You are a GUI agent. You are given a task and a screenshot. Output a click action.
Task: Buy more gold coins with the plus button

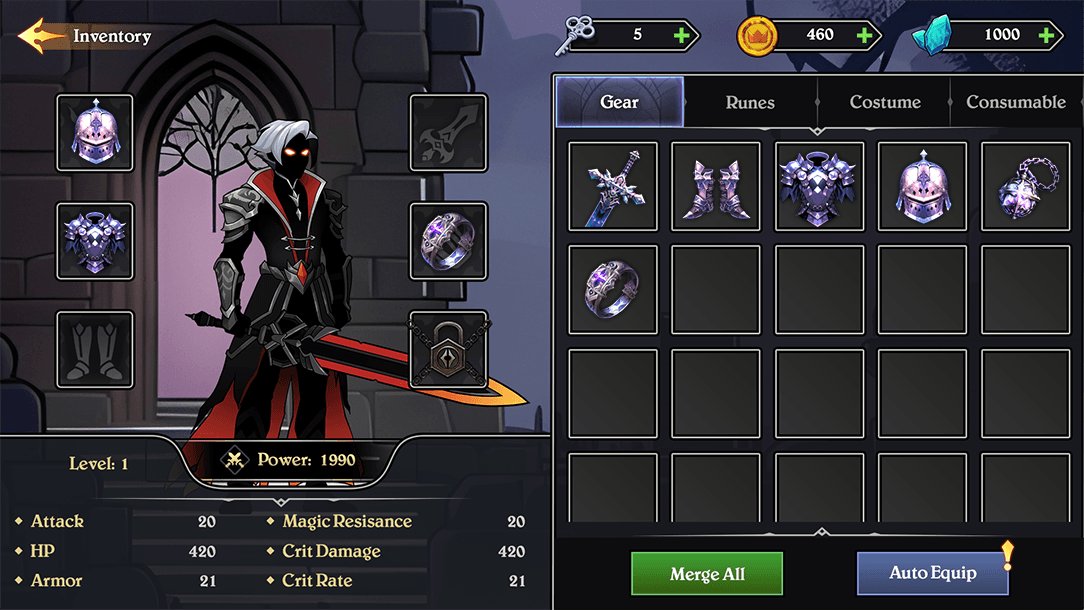[865, 35]
